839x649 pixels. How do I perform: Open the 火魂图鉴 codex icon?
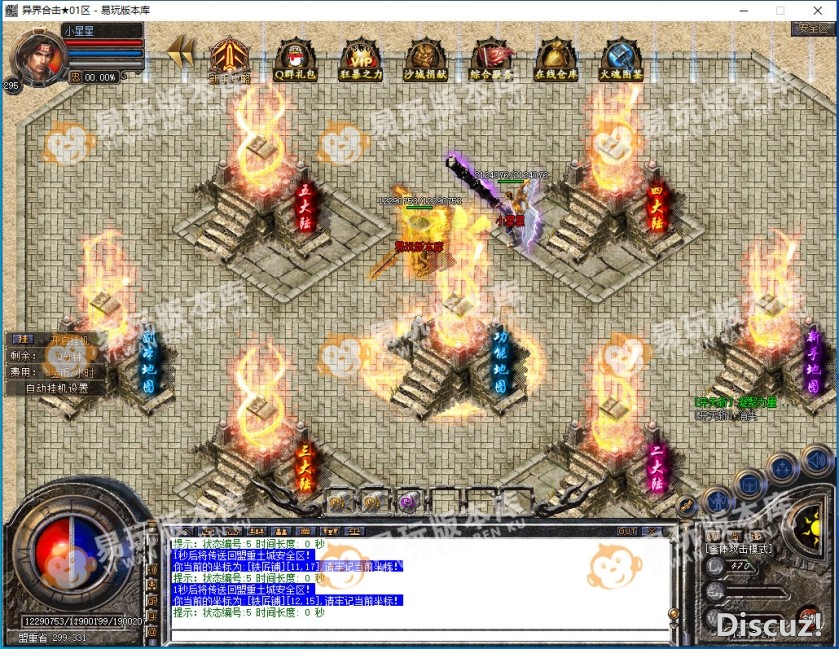tap(621, 57)
